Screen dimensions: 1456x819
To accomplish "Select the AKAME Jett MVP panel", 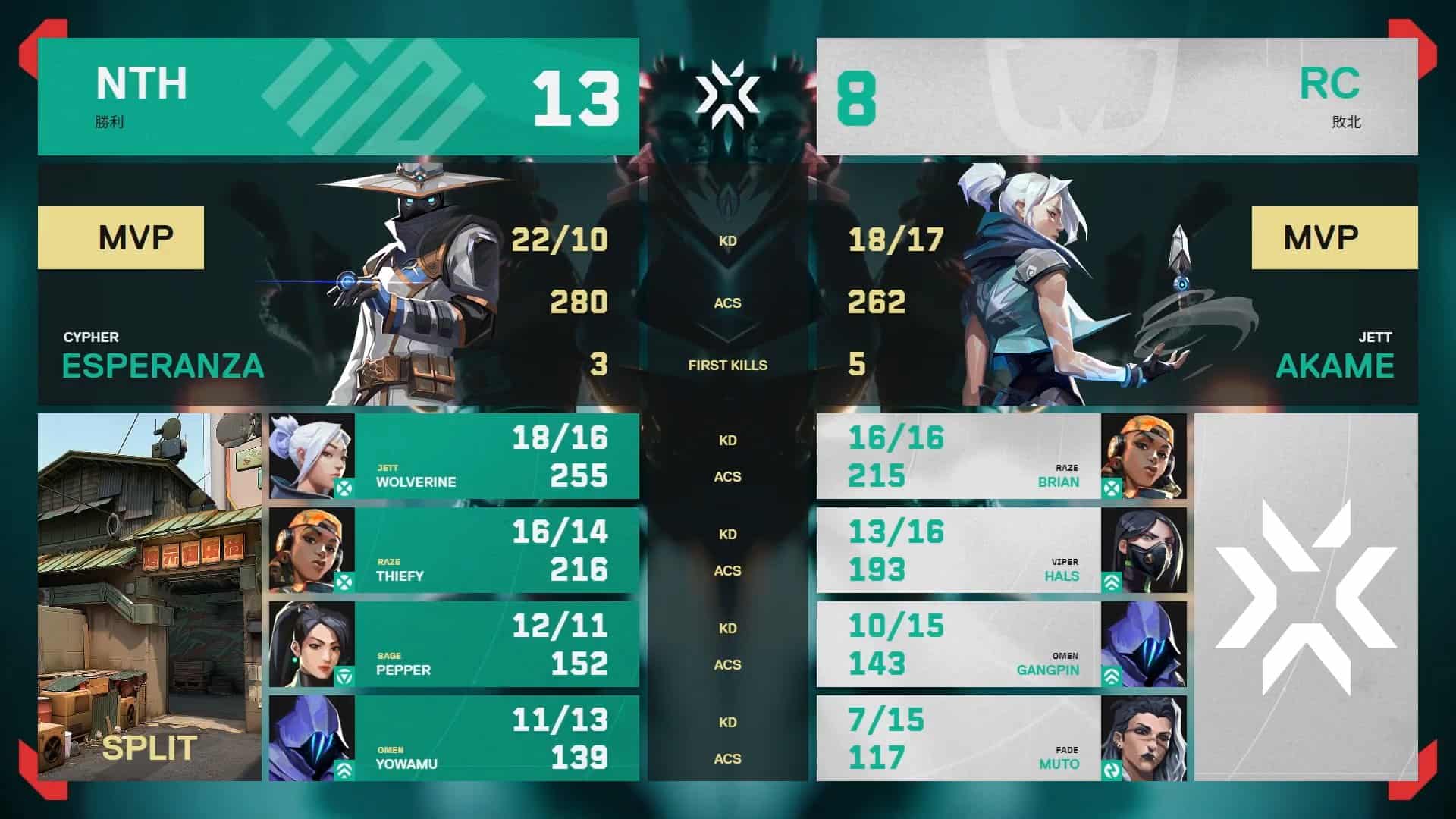I will tap(1117, 284).
